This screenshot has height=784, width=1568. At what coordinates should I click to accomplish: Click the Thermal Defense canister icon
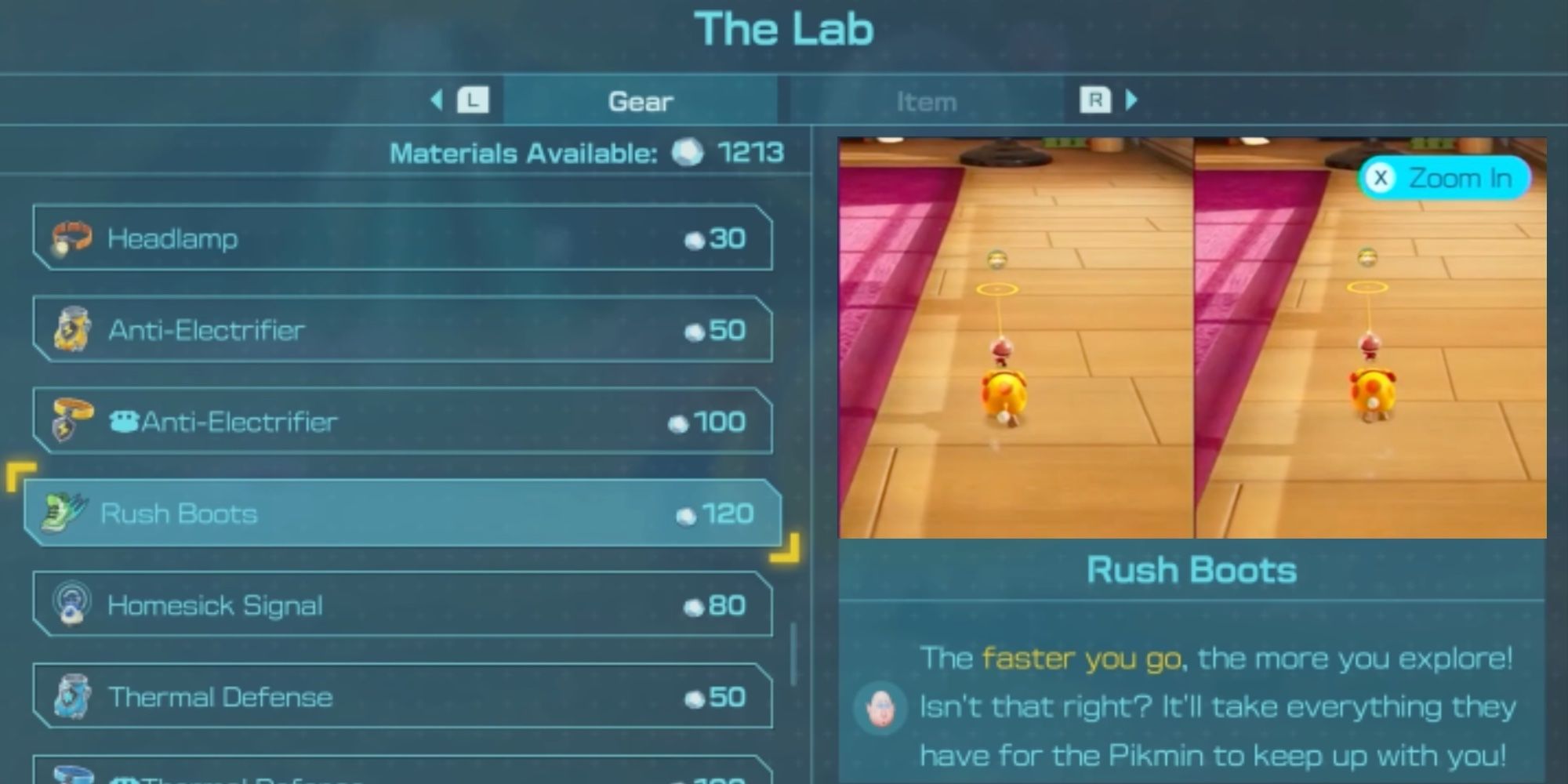pos(72,696)
